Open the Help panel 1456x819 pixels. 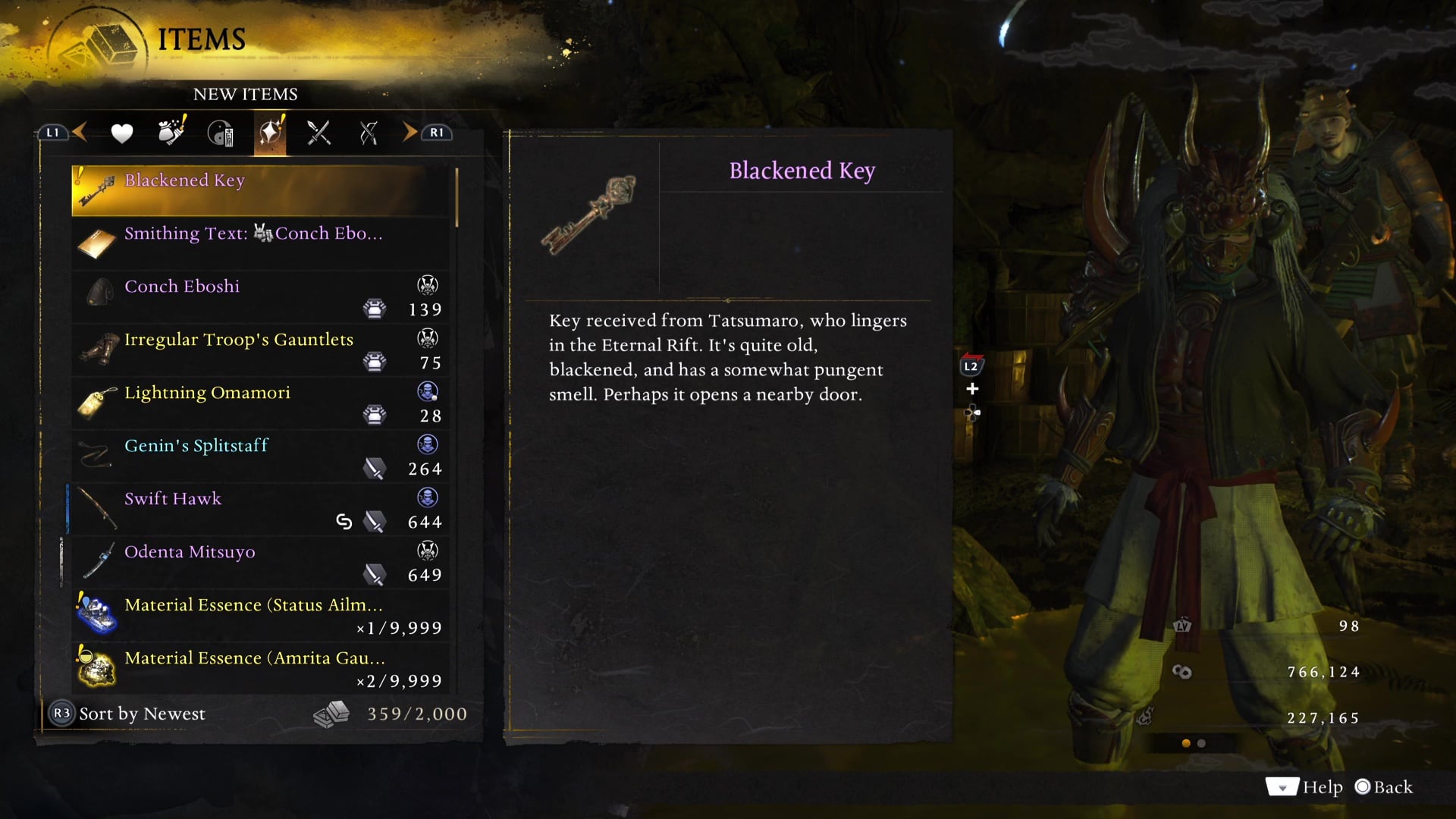pos(1304,787)
